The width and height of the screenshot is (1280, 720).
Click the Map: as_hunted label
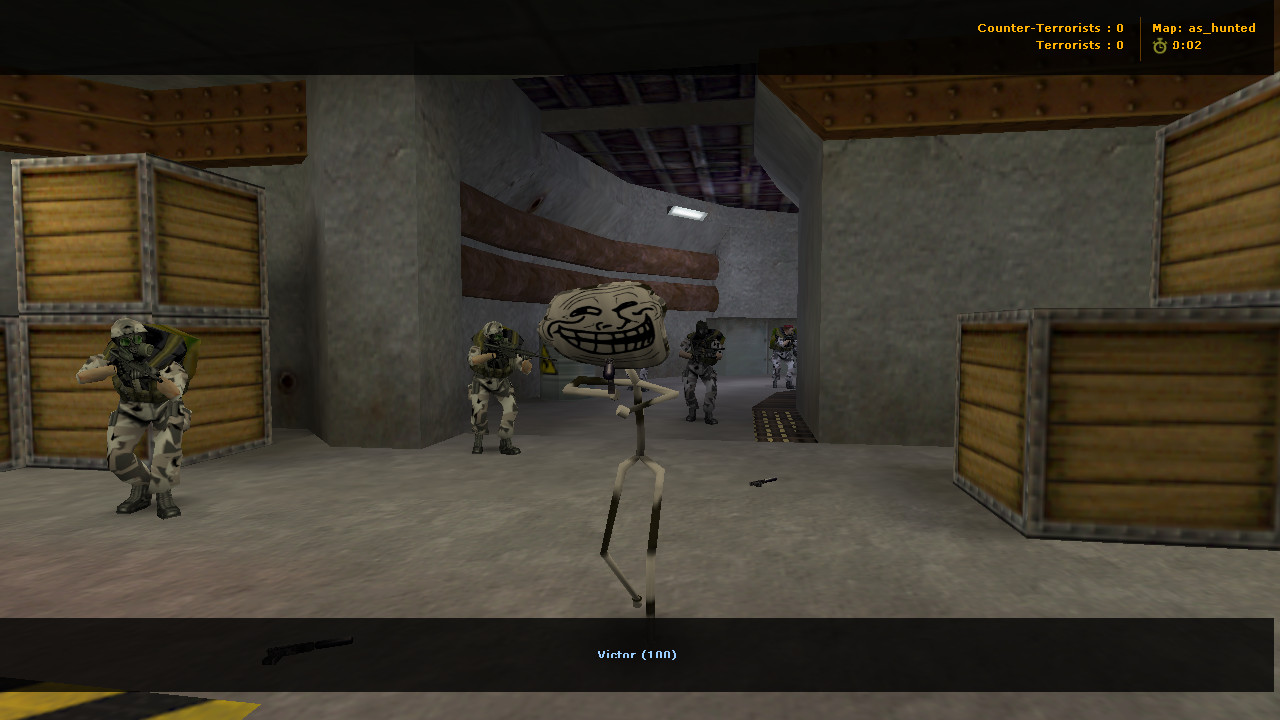click(x=1202, y=27)
